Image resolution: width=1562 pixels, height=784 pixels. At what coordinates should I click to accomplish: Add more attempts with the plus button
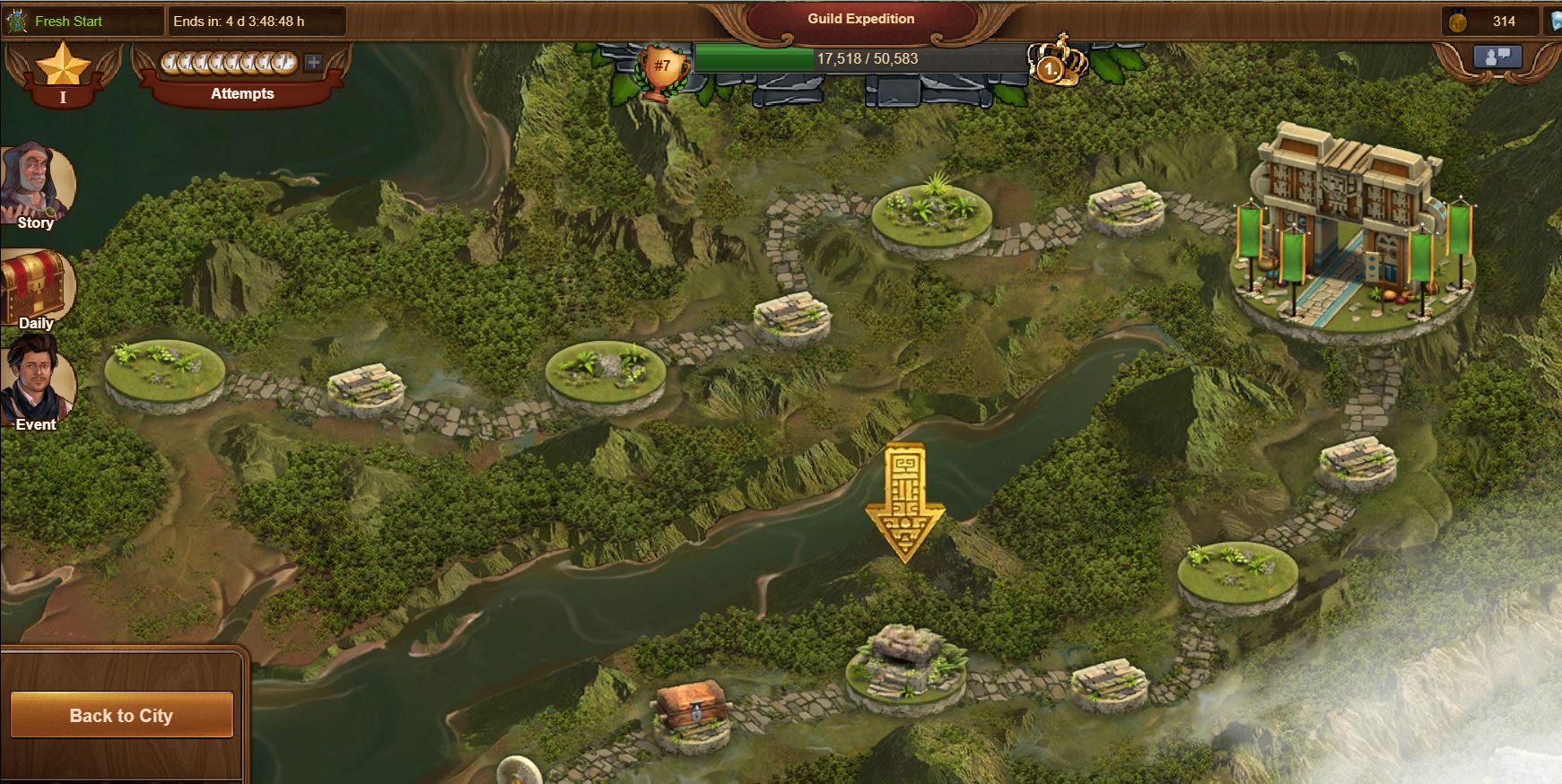[x=313, y=63]
